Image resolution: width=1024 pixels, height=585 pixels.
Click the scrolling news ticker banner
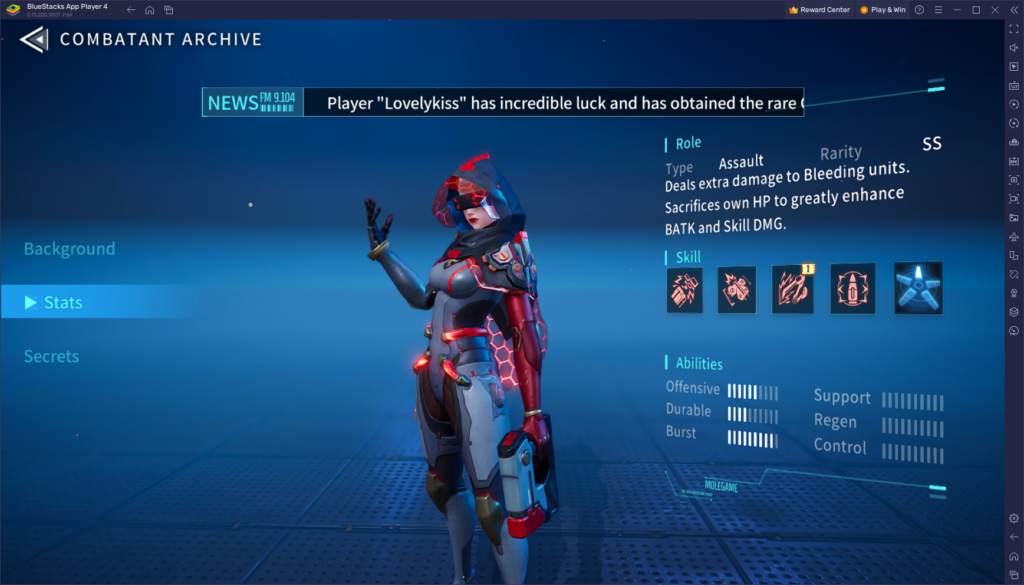tap(502, 102)
